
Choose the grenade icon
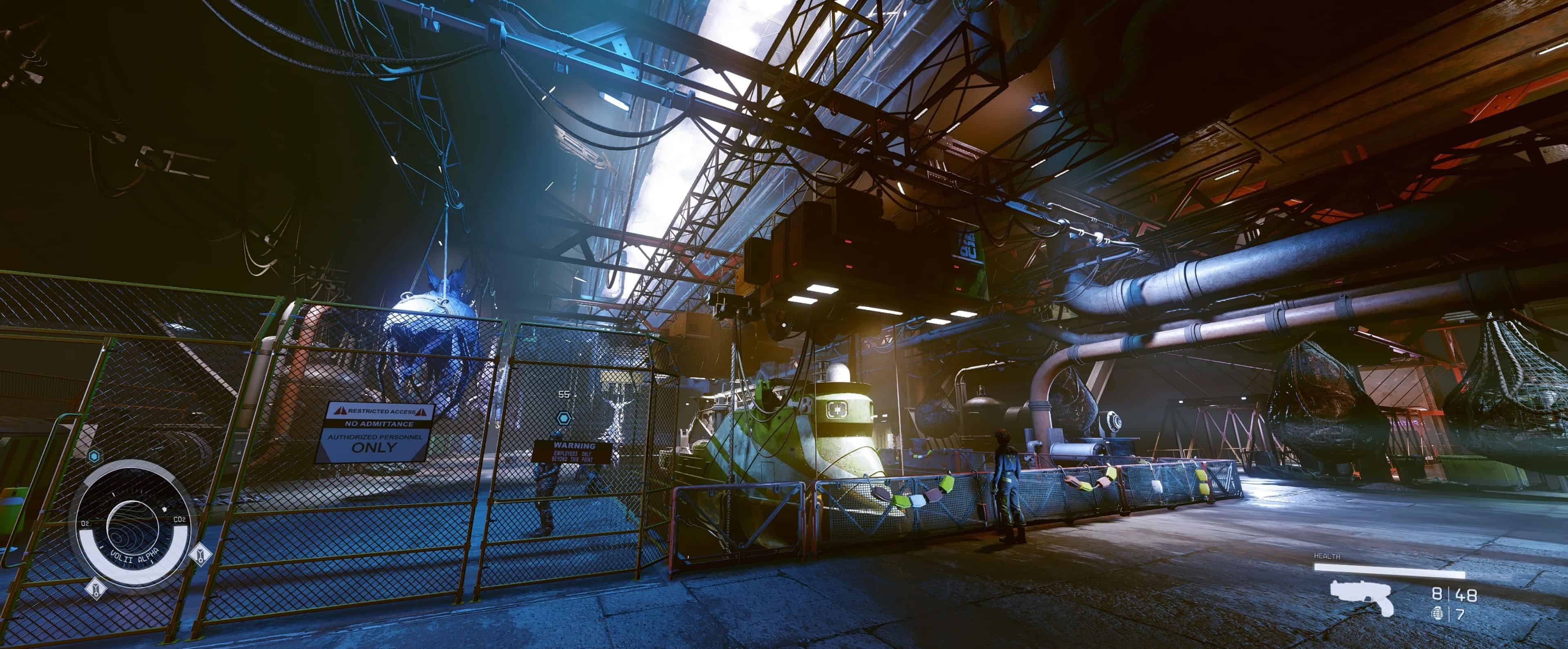pos(1437,614)
